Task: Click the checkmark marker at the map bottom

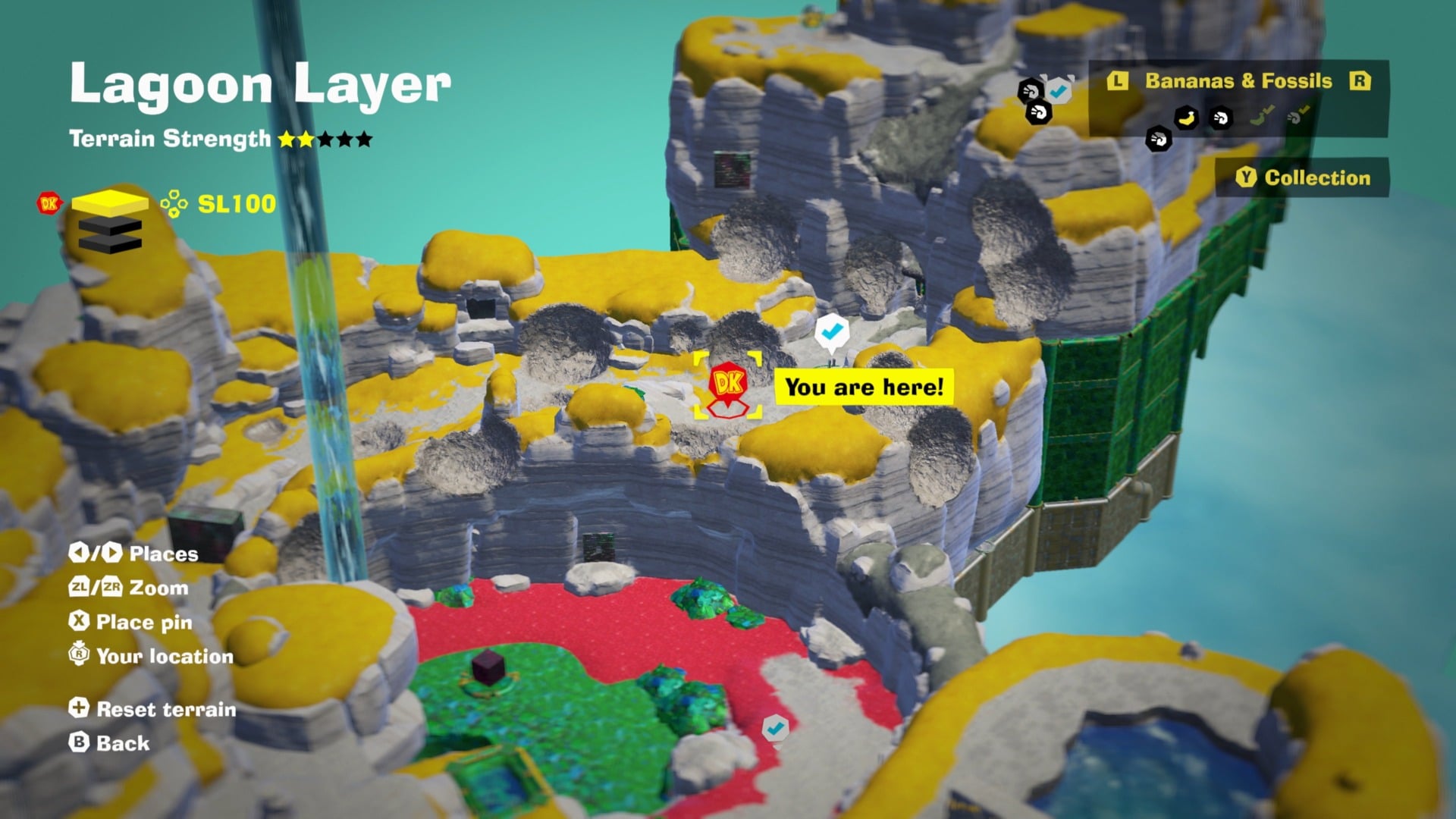Action: coord(775,728)
